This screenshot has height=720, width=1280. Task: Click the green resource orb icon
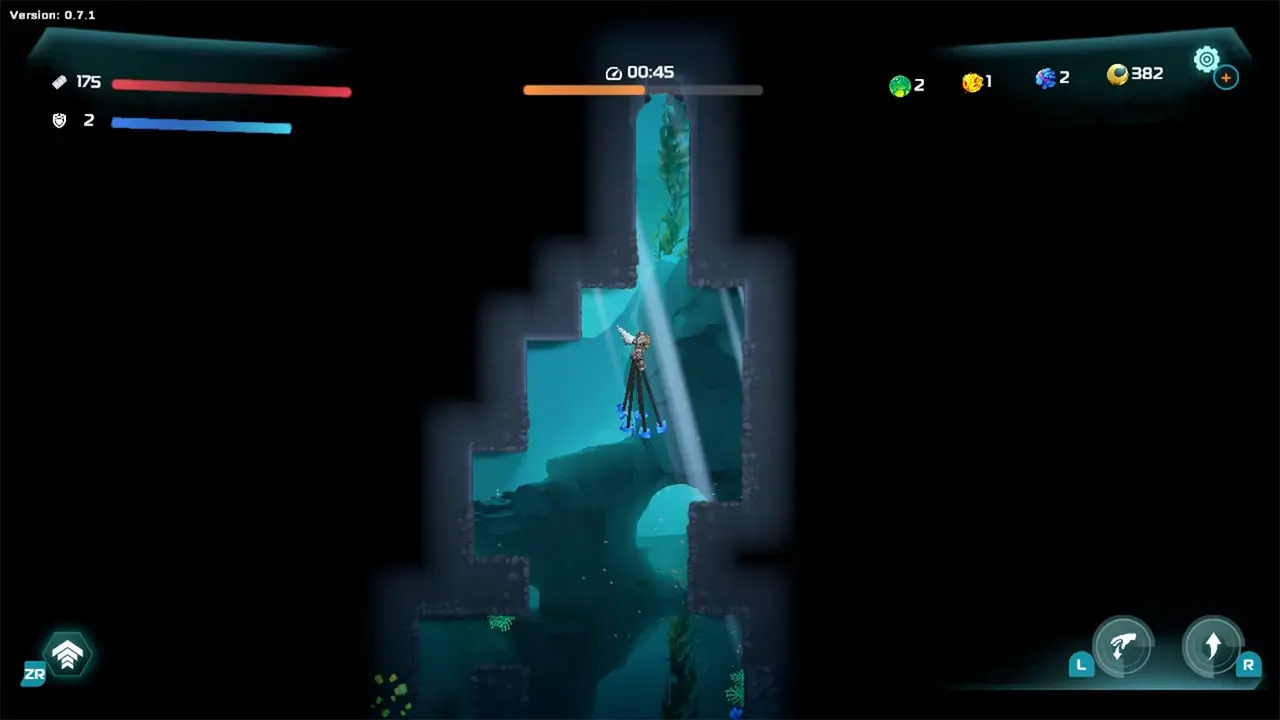click(x=899, y=85)
